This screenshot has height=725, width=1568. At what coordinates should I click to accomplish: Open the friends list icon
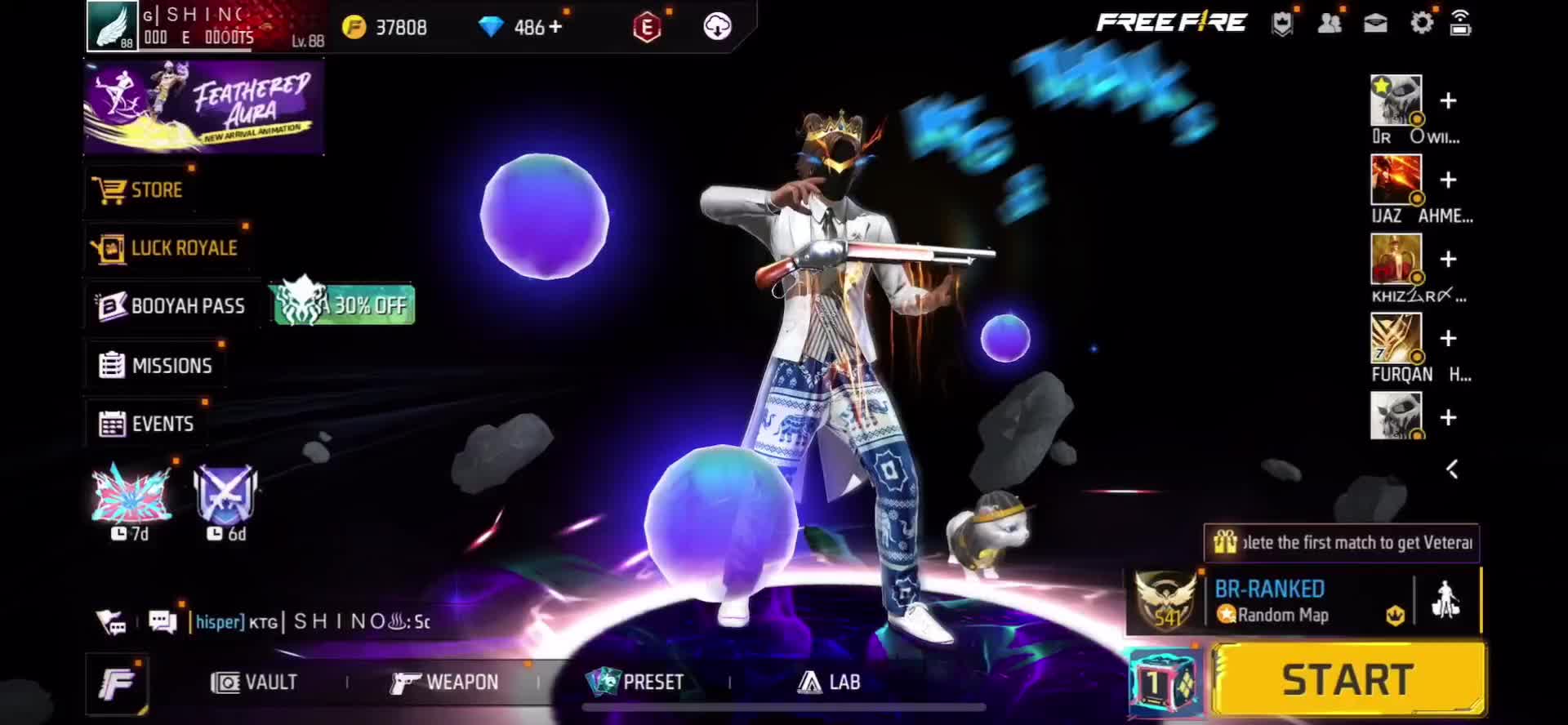1330,24
